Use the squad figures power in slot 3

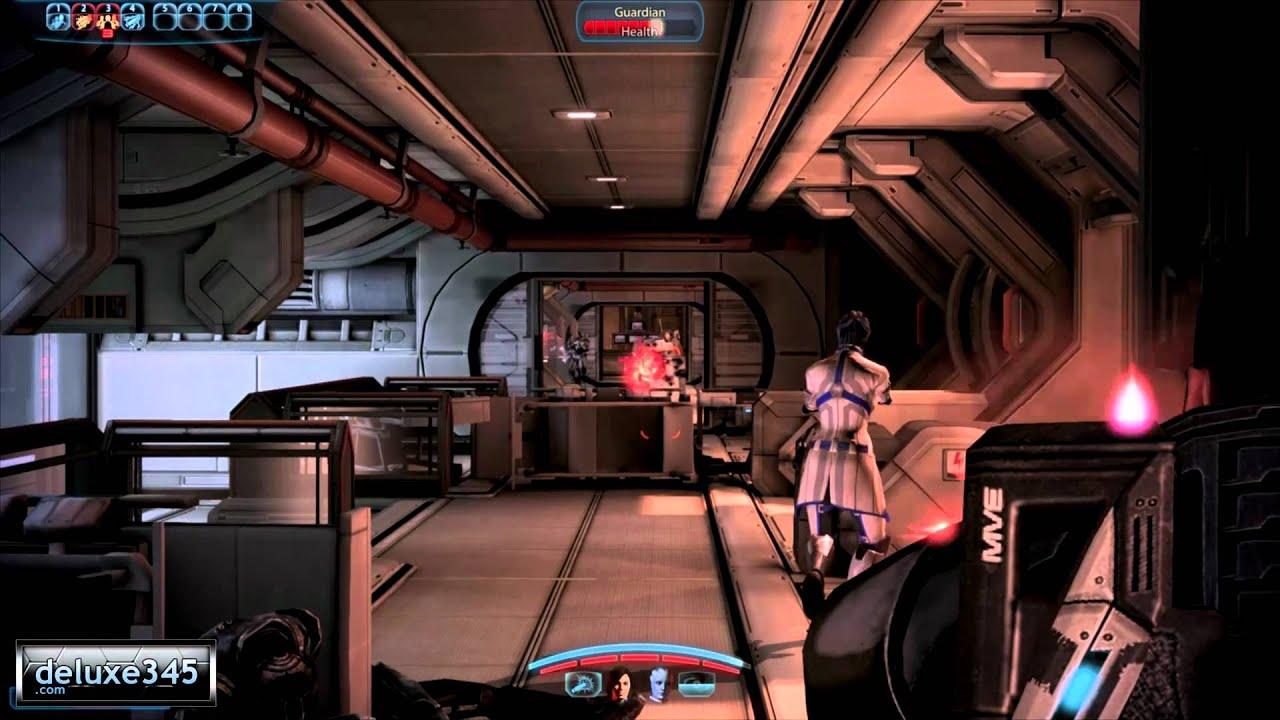tap(108, 16)
